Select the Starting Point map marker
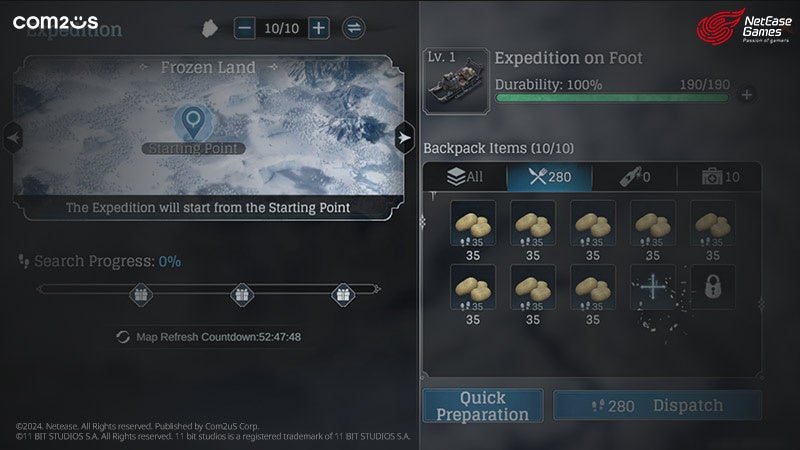The image size is (800, 450). (191, 124)
